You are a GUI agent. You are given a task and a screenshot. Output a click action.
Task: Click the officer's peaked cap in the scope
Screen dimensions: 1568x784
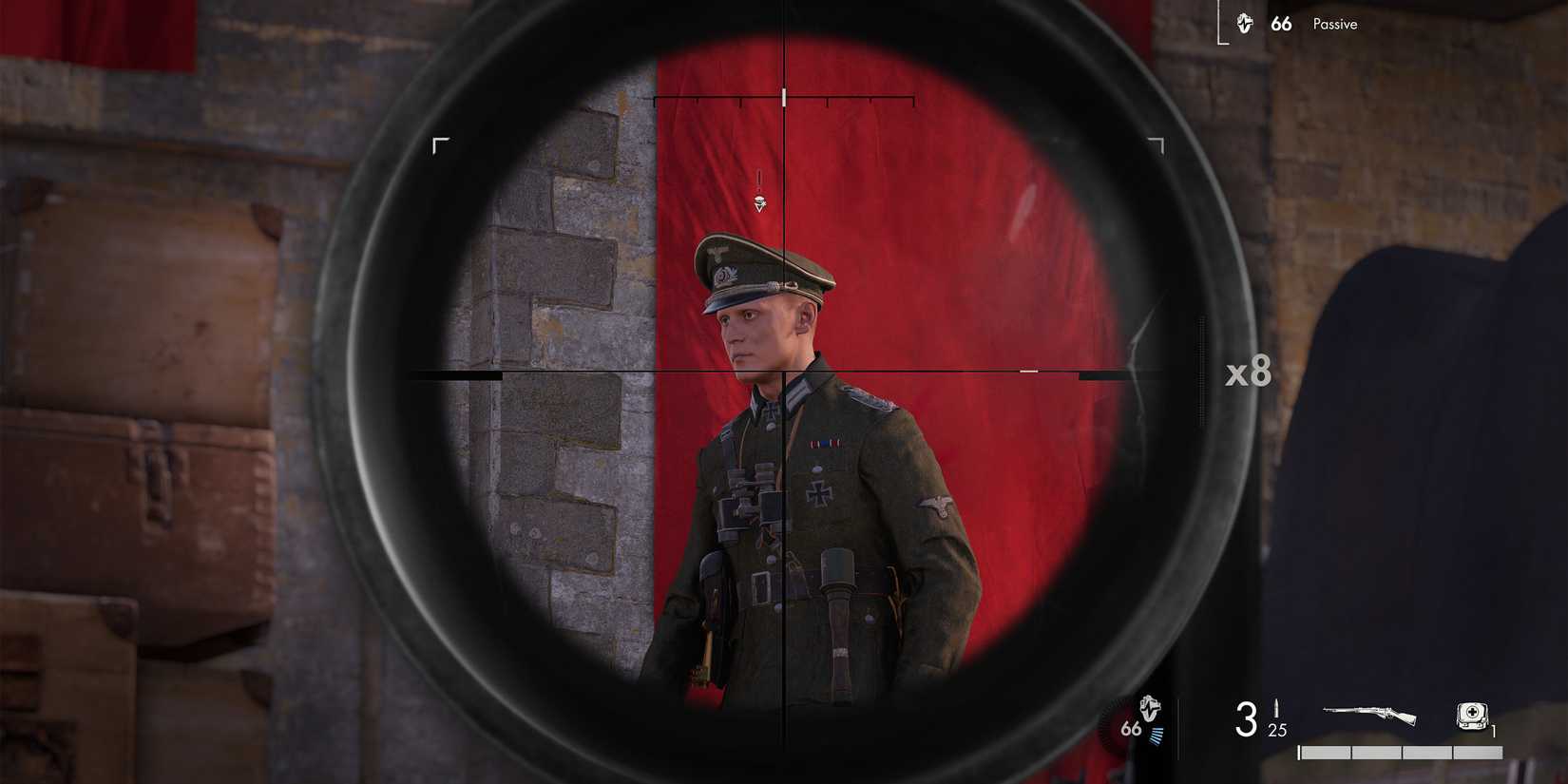[760, 266]
